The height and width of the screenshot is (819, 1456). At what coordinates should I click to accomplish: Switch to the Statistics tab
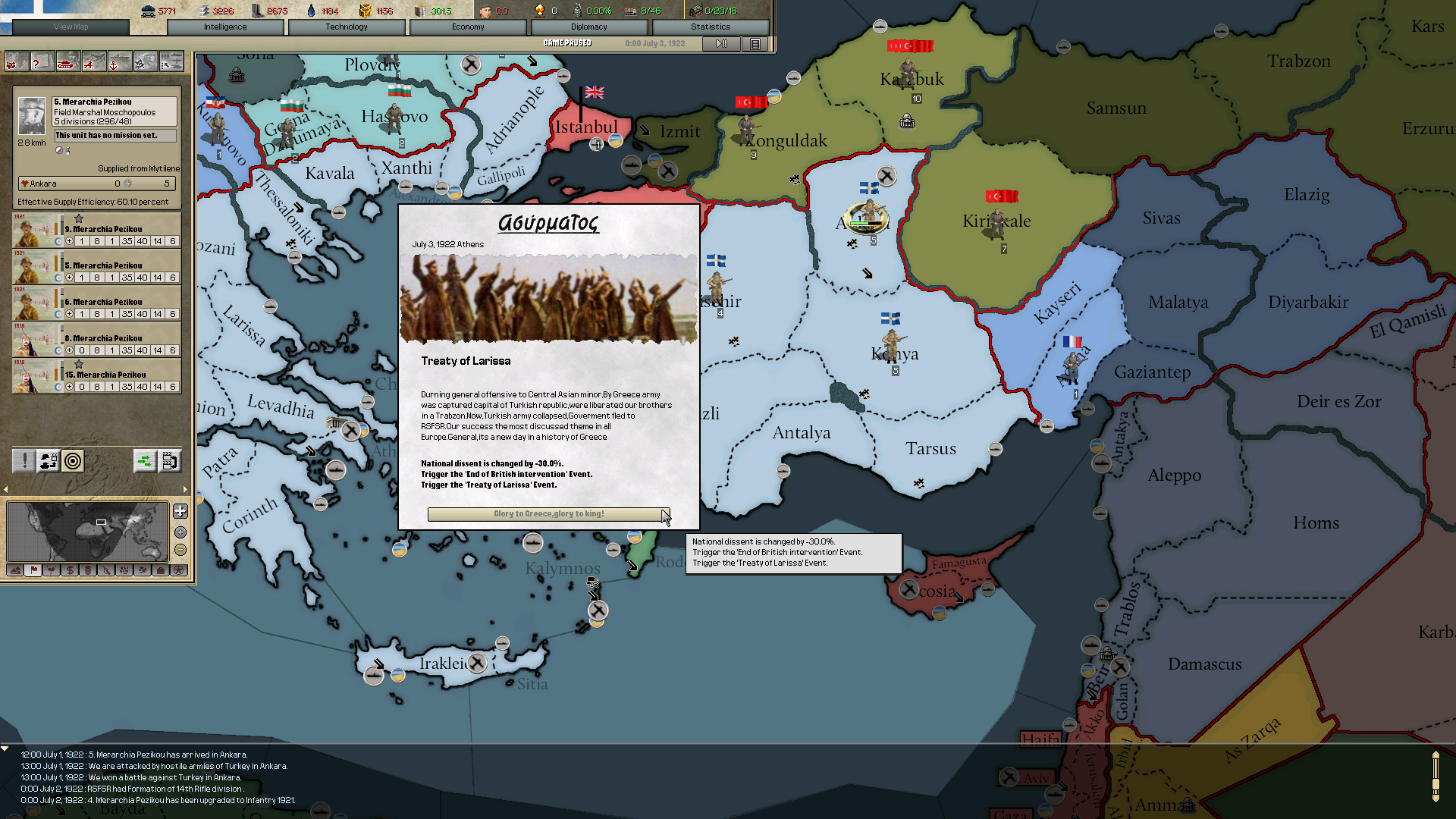tap(710, 26)
